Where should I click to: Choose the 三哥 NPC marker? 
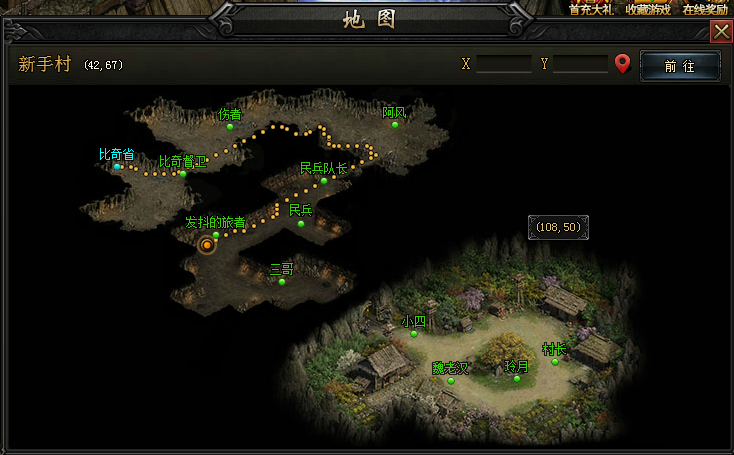(282, 281)
